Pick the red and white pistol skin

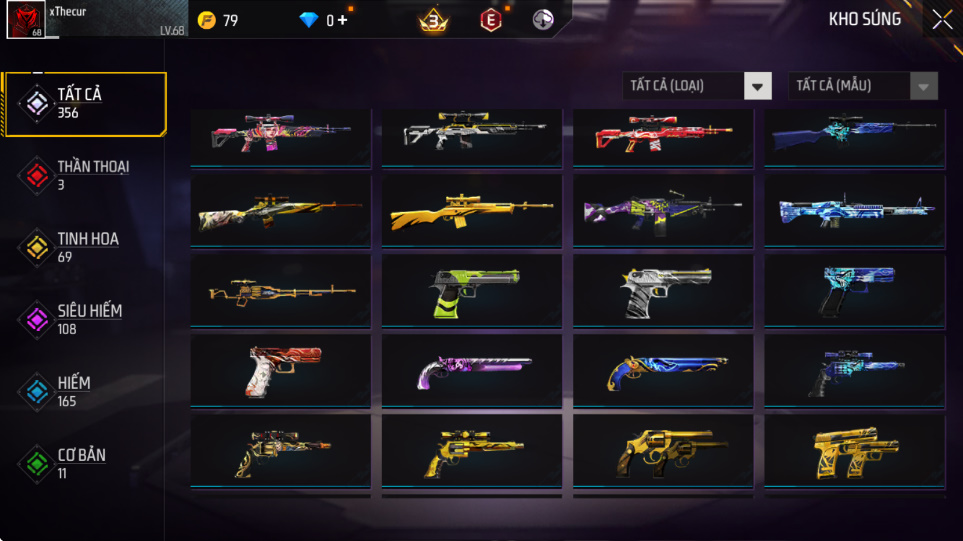[280, 371]
